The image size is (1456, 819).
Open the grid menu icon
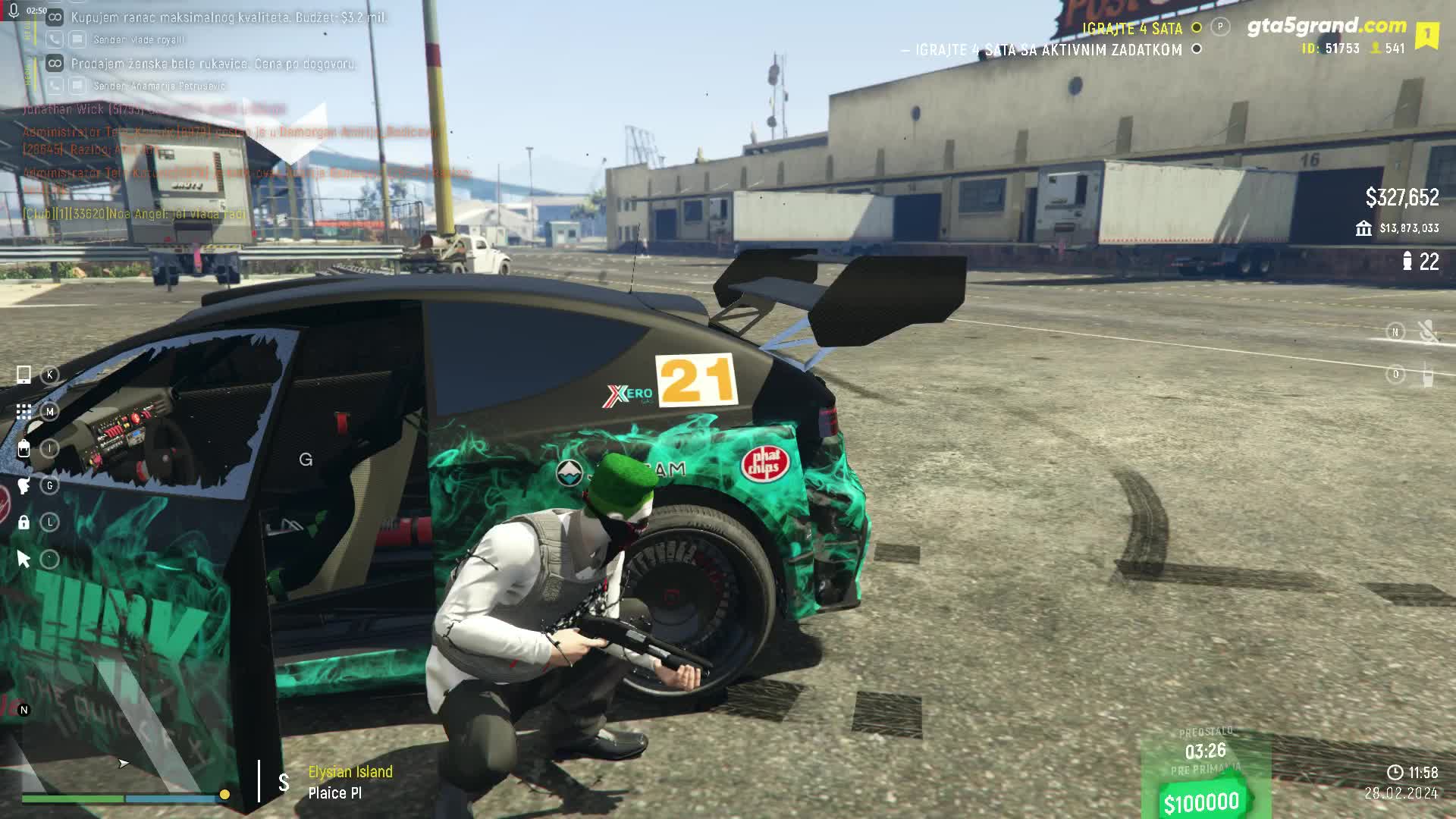[x=24, y=412]
